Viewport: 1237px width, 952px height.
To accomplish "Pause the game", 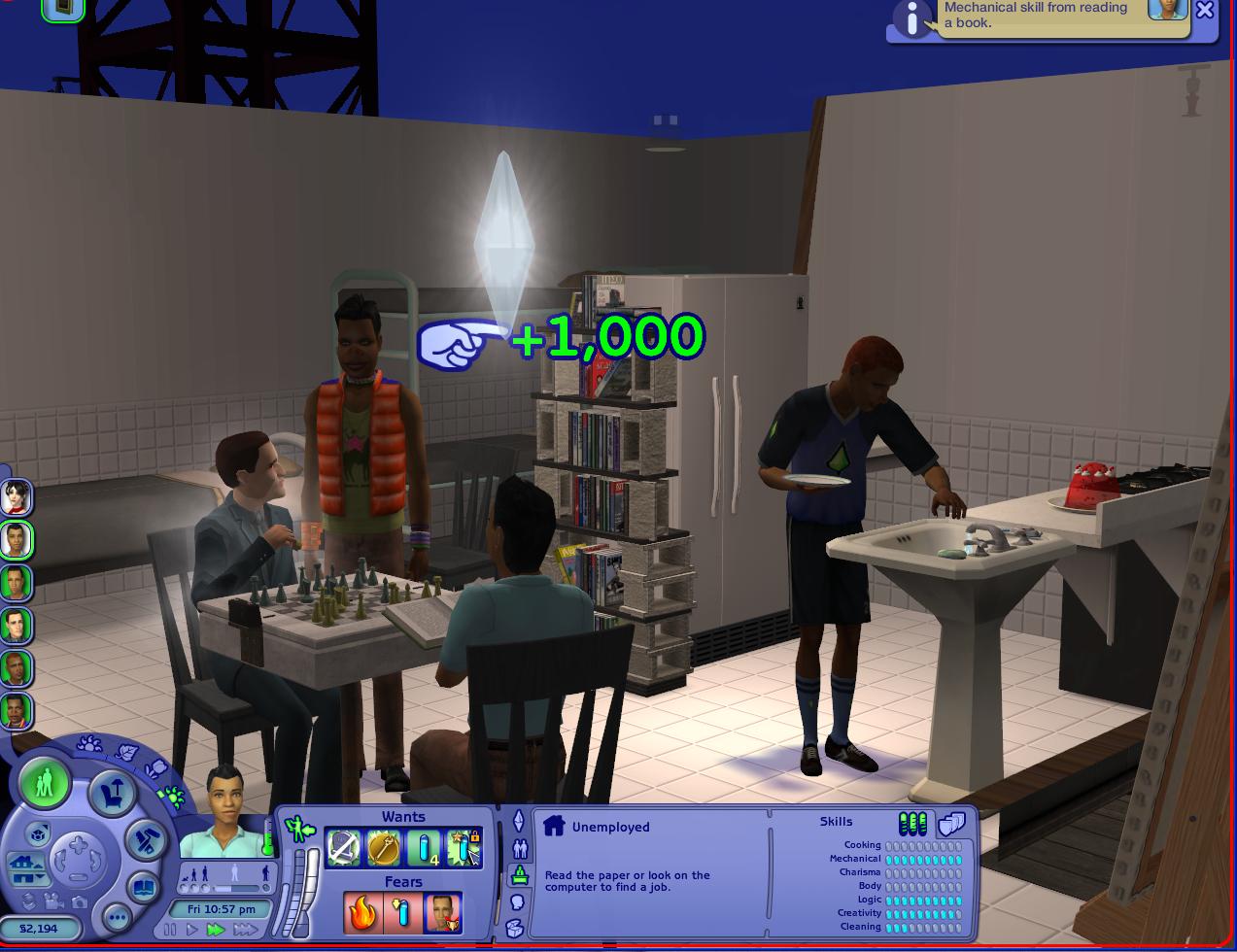I will coord(172,931).
